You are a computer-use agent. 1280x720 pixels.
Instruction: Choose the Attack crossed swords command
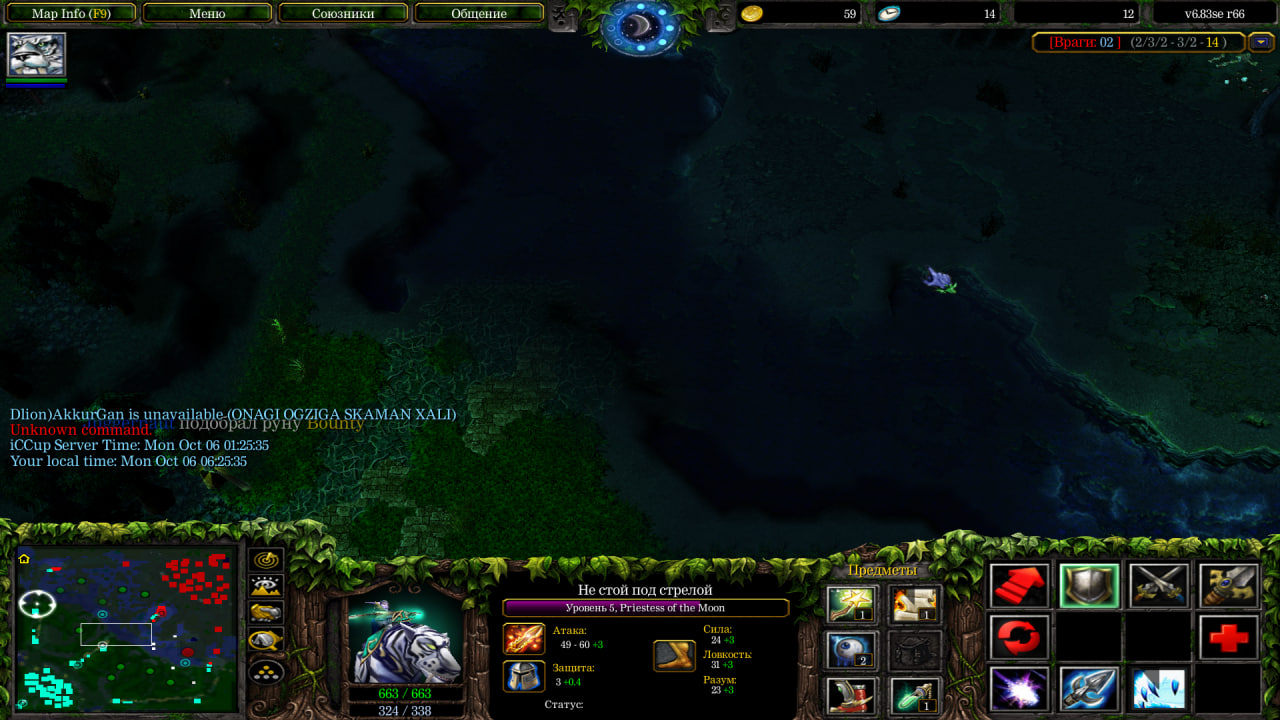point(1159,586)
